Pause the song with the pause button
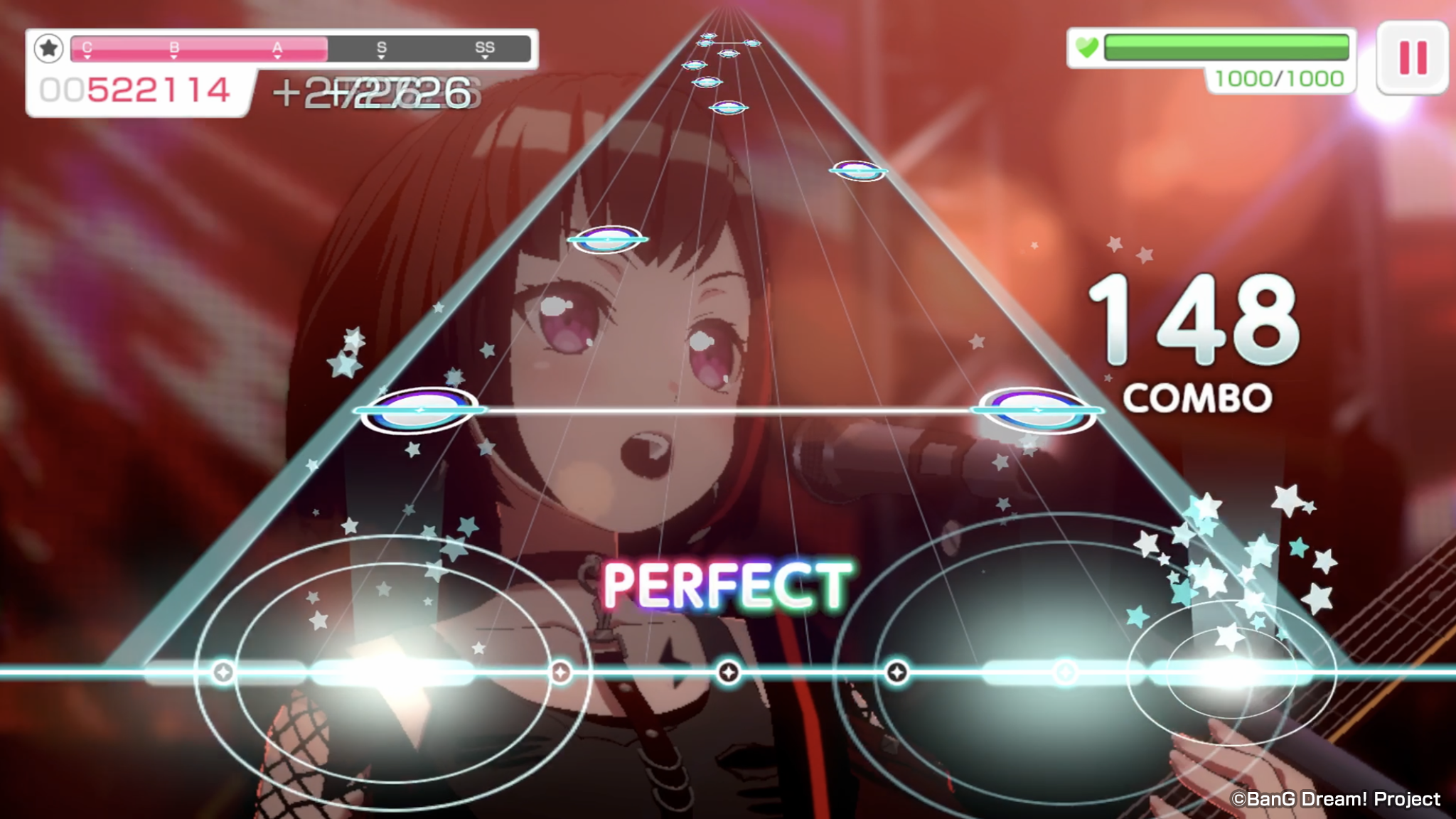This screenshot has height=819, width=1456. click(1412, 58)
